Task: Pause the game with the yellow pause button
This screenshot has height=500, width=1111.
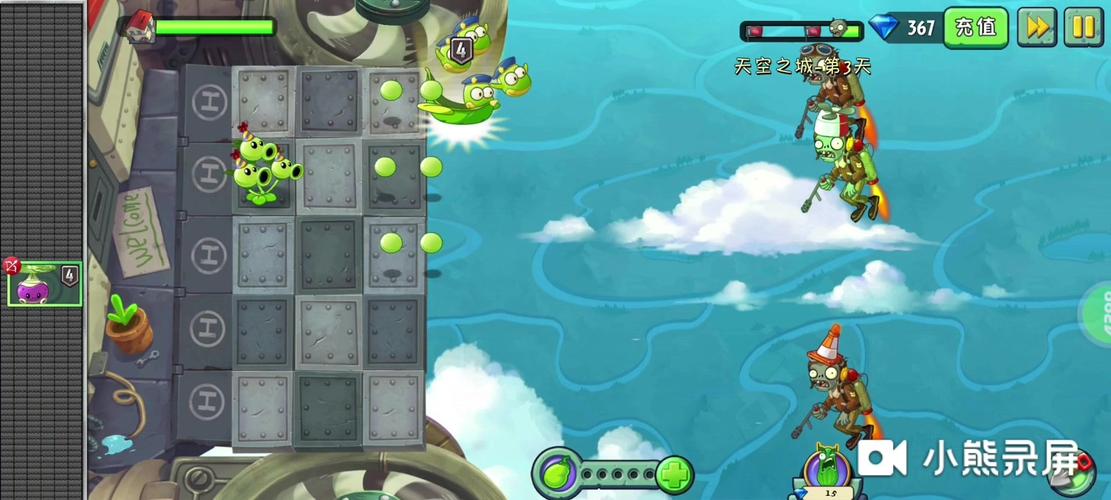Action: tap(1083, 27)
